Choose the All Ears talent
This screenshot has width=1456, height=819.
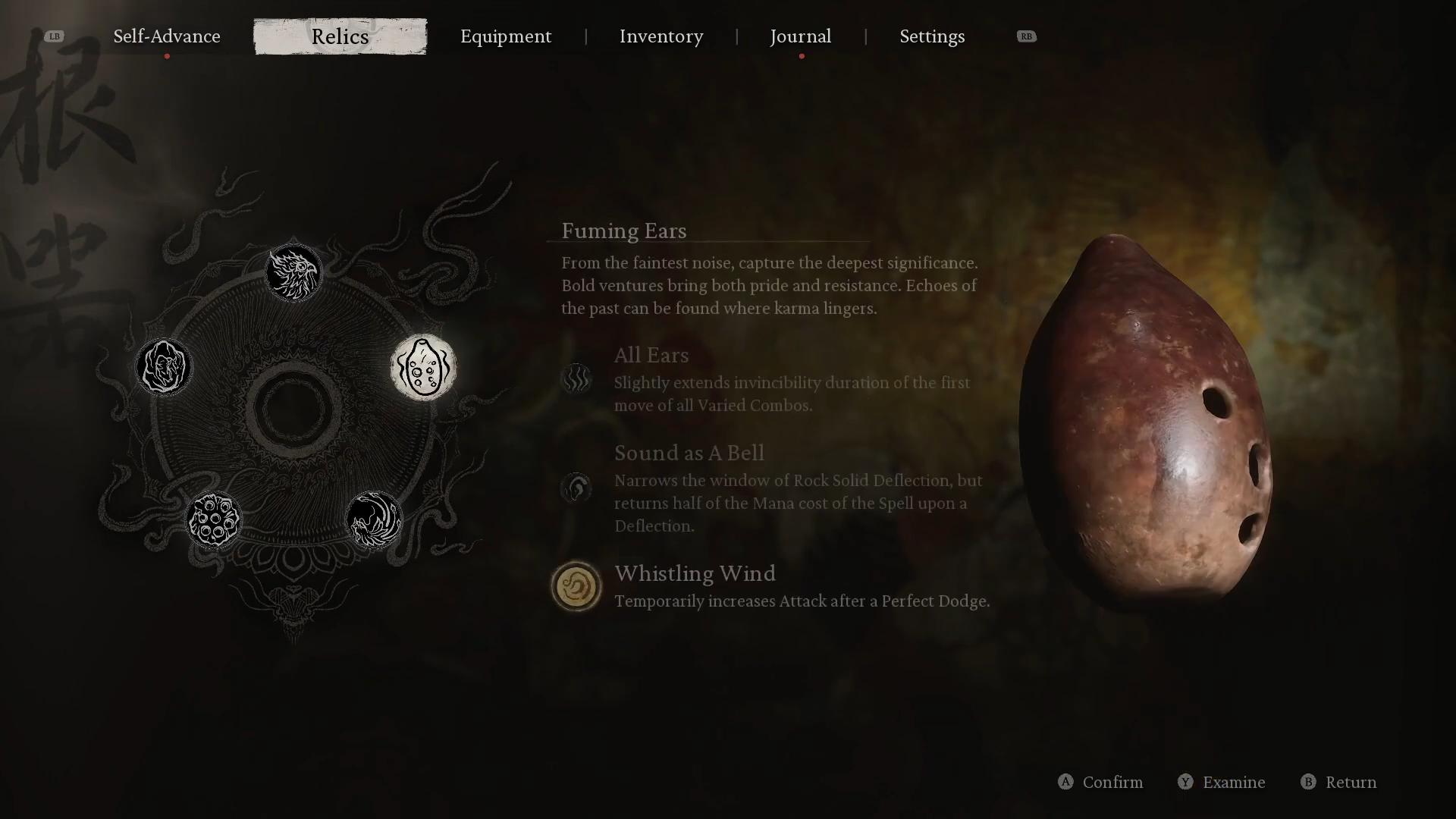point(576,378)
